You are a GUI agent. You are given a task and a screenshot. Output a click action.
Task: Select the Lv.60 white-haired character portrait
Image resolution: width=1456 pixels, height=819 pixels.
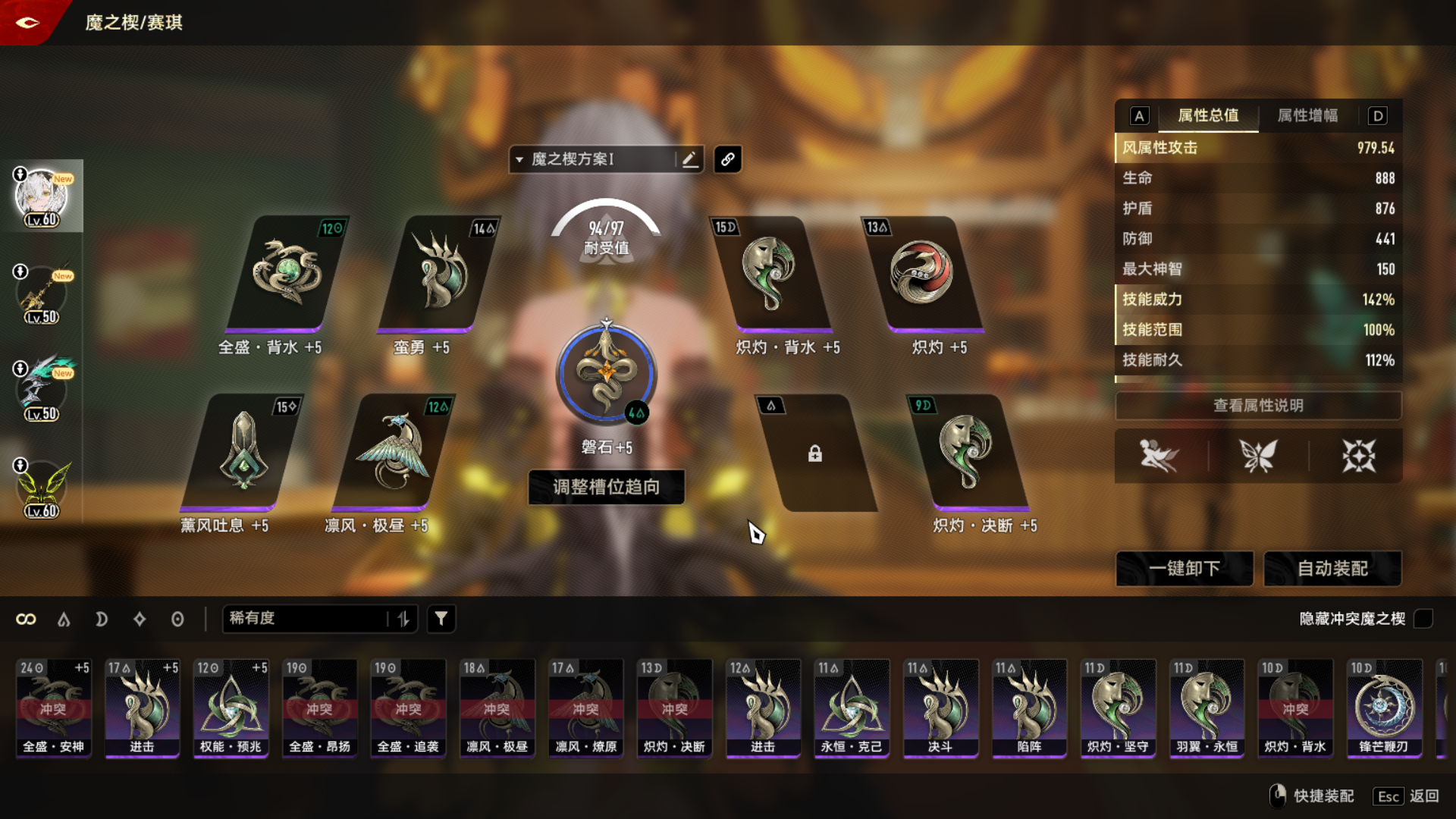coord(42,196)
